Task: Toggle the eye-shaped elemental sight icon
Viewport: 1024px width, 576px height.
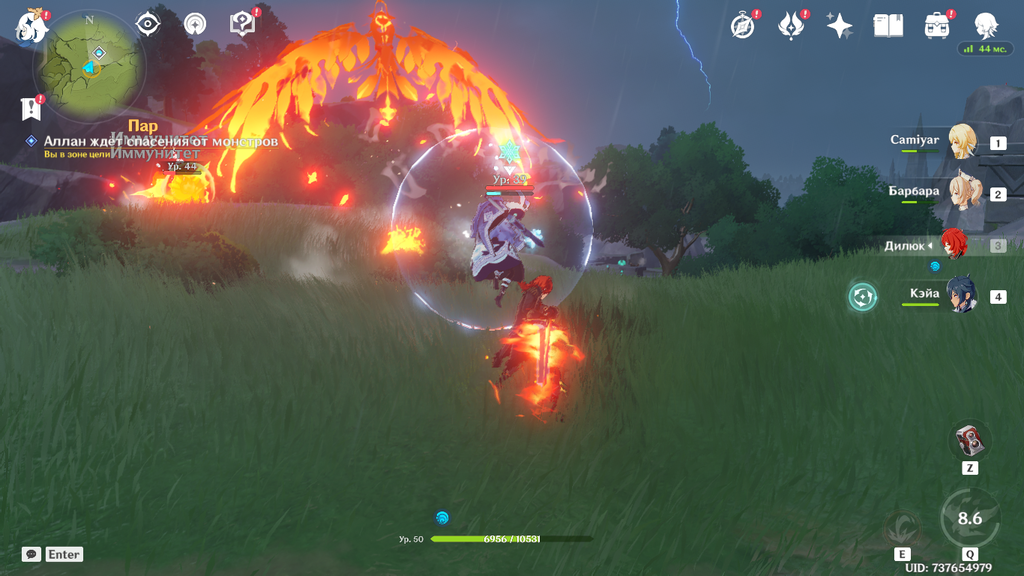Action: click(148, 24)
